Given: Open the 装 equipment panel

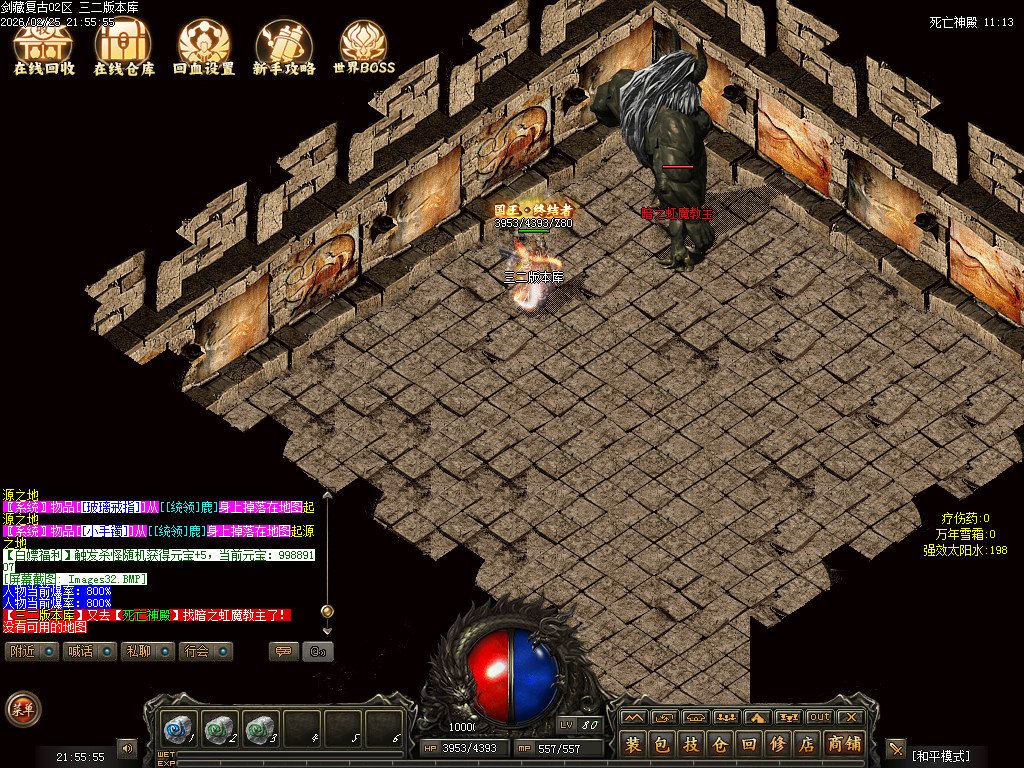Looking at the screenshot, I should click(x=632, y=744).
